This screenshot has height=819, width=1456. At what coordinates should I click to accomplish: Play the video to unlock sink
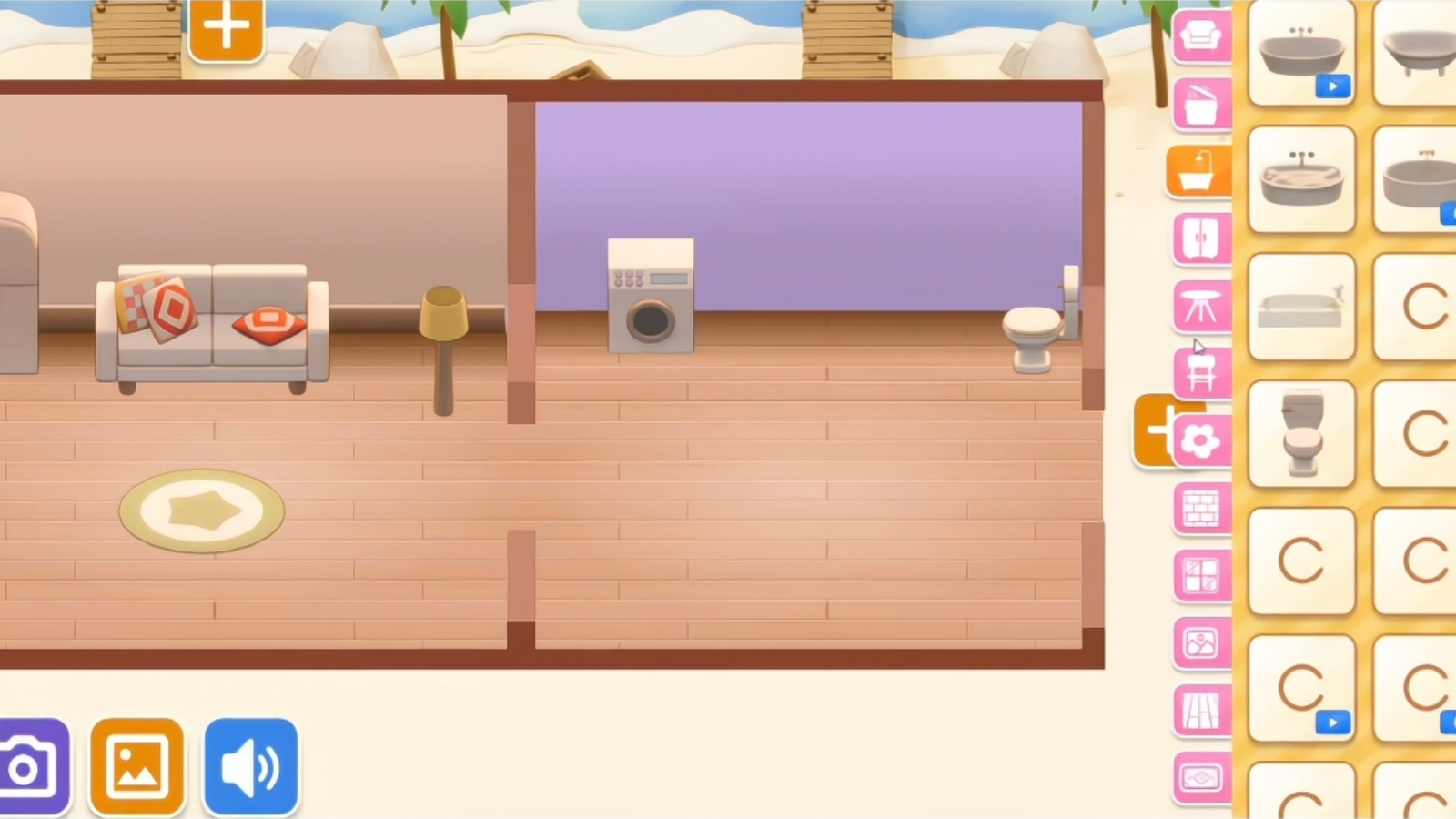point(1332,86)
